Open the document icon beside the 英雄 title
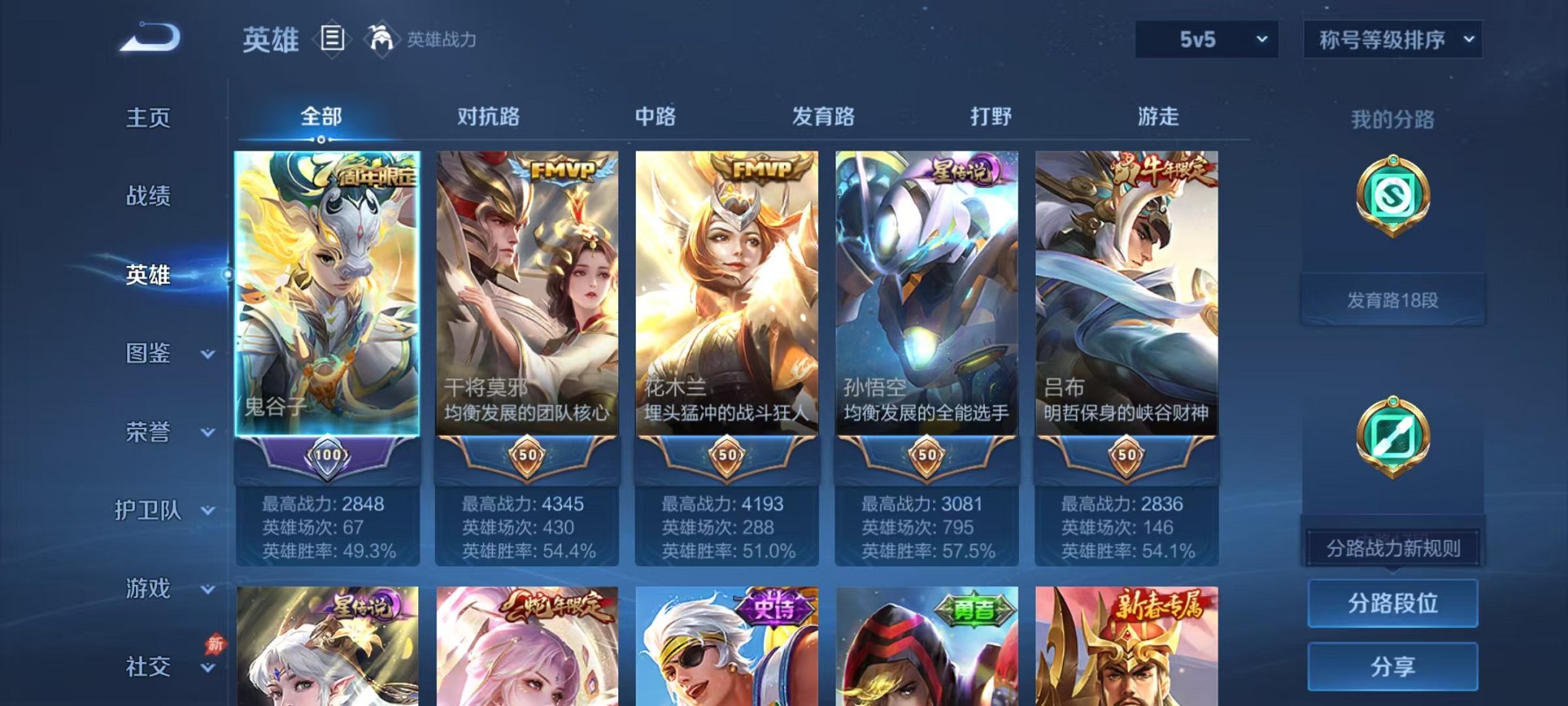Image resolution: width=1568 pixels, height=706 pixels. (332, 40)
